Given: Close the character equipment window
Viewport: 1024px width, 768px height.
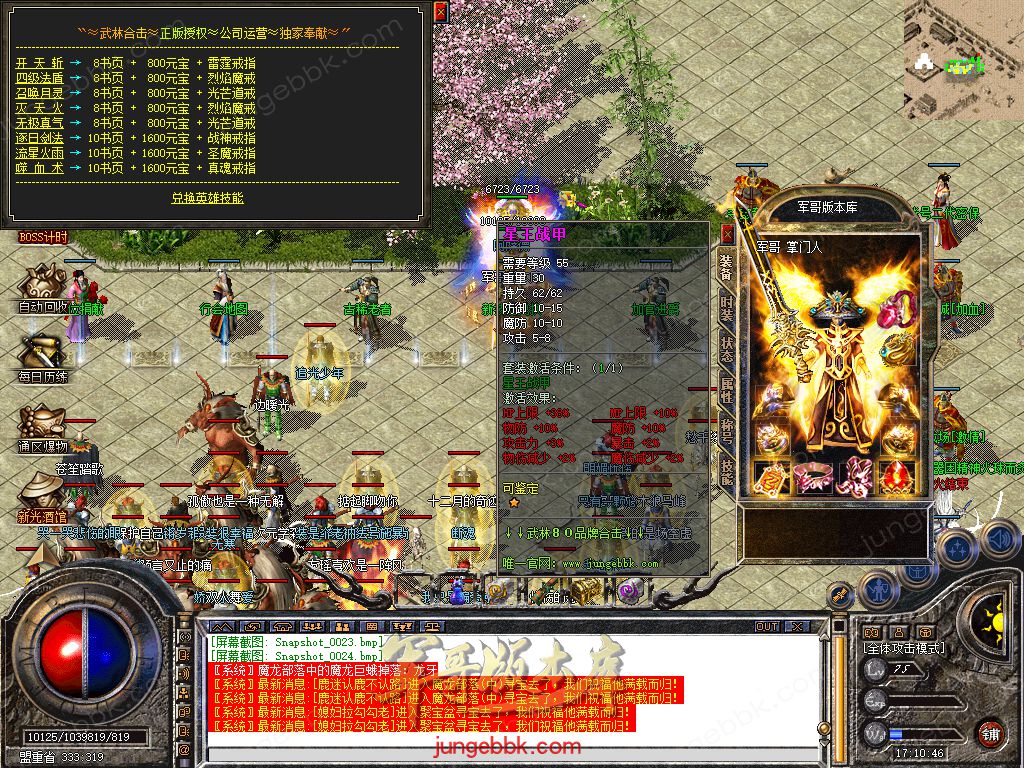Looking at the screenshot, I should 728,234.
